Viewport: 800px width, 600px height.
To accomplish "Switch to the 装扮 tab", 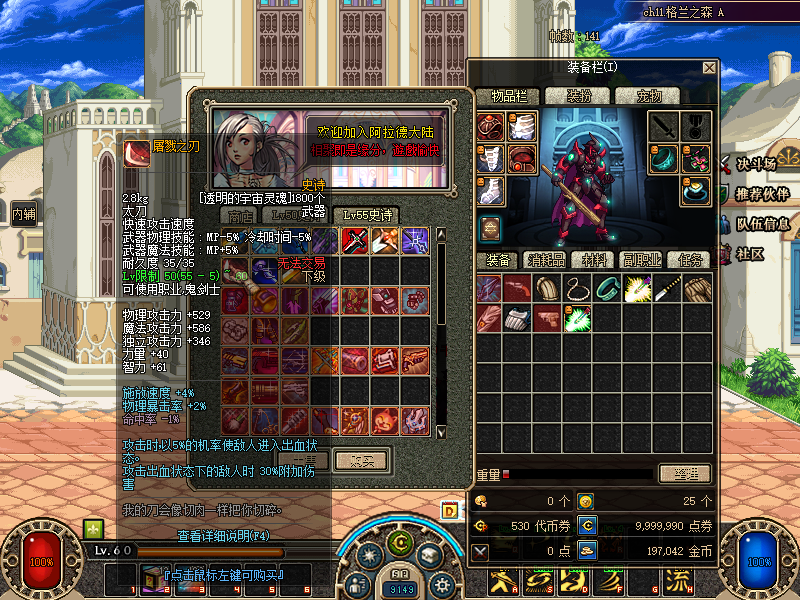I will (580, 96).
